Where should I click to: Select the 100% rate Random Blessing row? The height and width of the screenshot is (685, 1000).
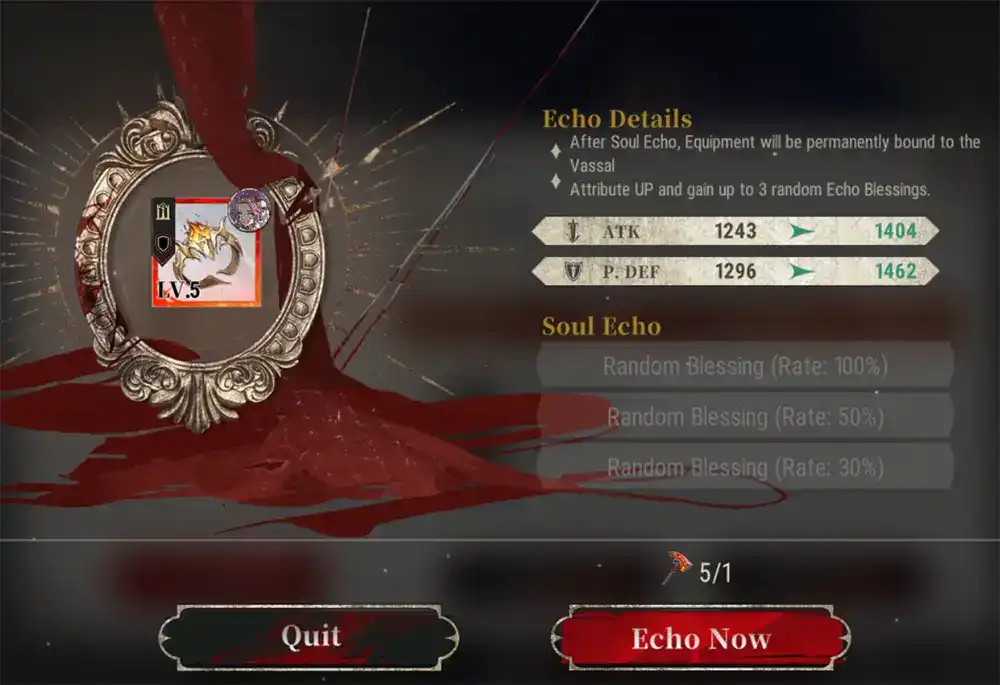point(745,366)
